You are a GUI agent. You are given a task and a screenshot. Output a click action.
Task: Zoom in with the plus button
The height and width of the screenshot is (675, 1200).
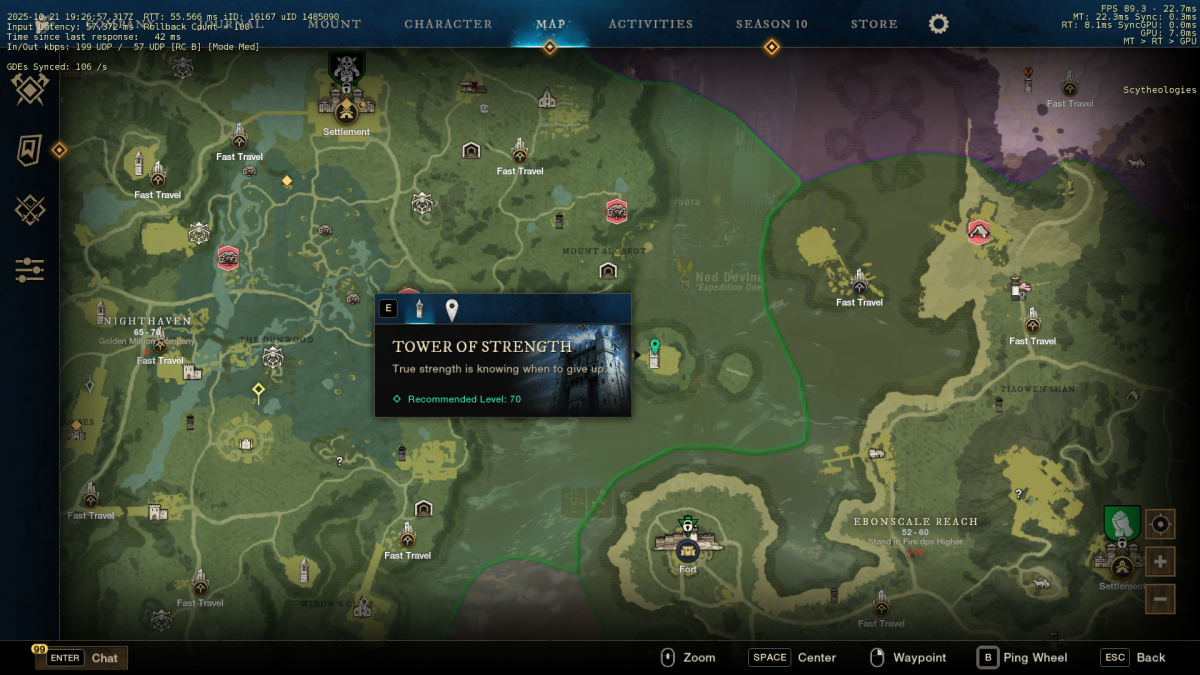click(1160, 561)
